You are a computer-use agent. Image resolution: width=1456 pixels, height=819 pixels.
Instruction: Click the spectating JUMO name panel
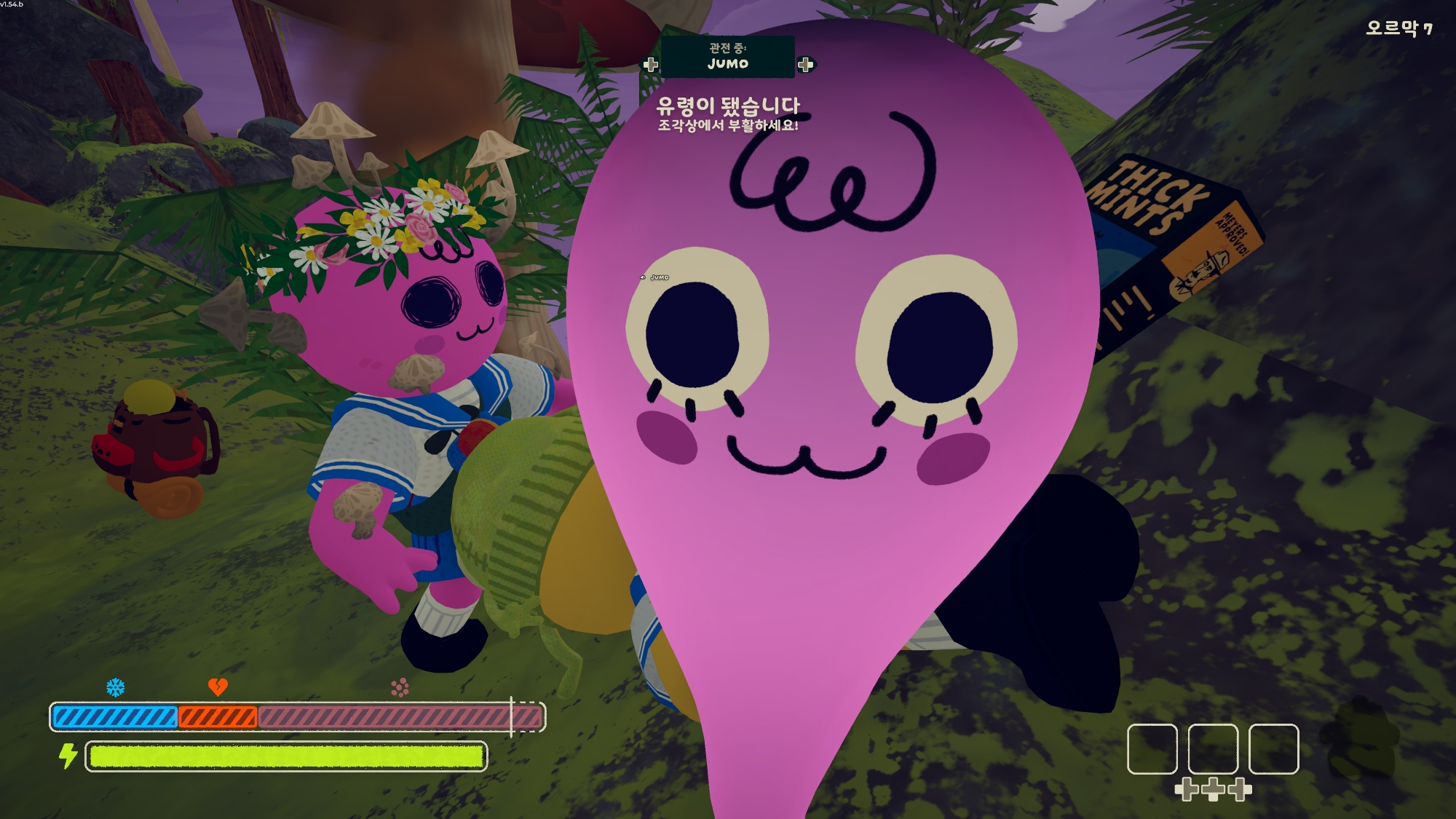(727, 57)
